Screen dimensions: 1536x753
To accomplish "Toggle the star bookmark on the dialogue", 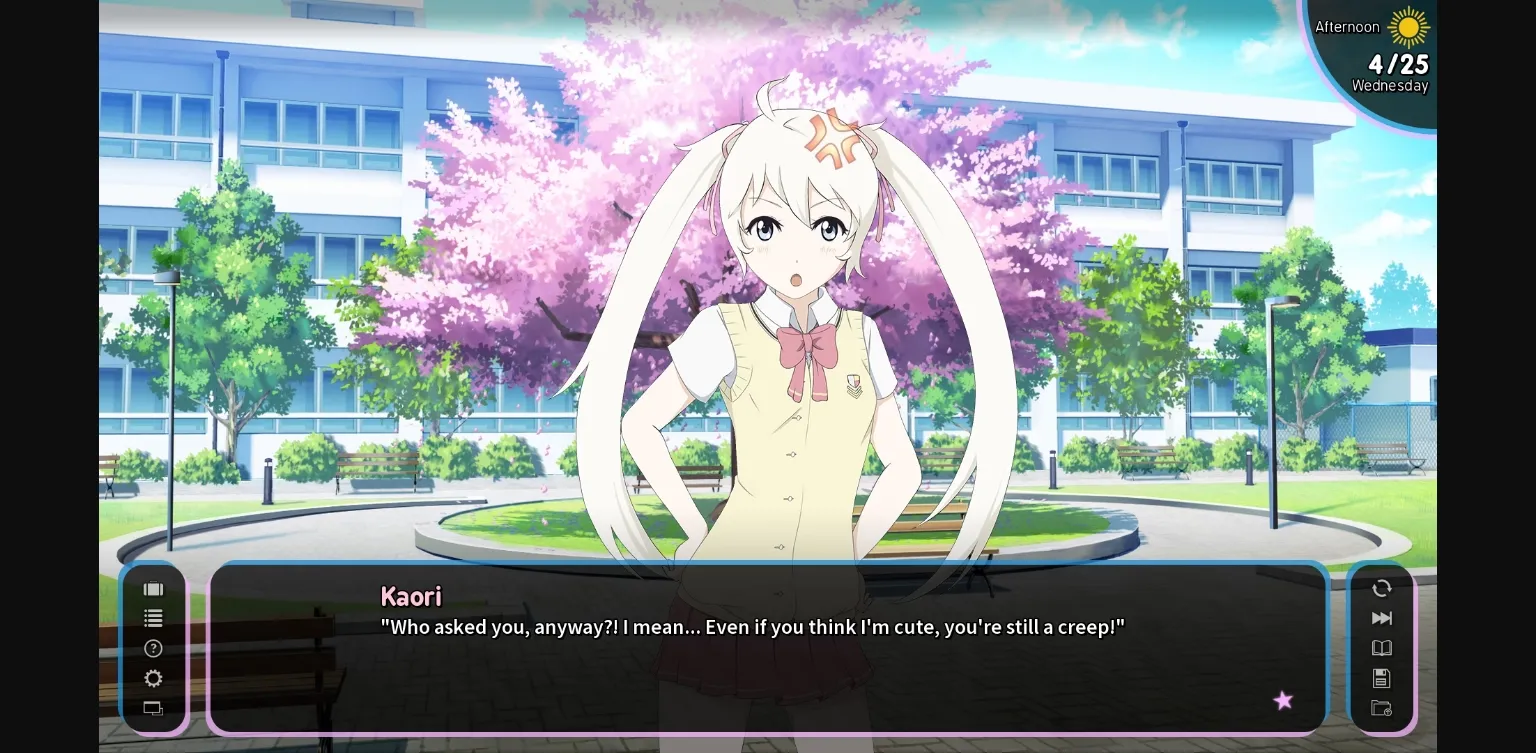I will [1283, 701].
